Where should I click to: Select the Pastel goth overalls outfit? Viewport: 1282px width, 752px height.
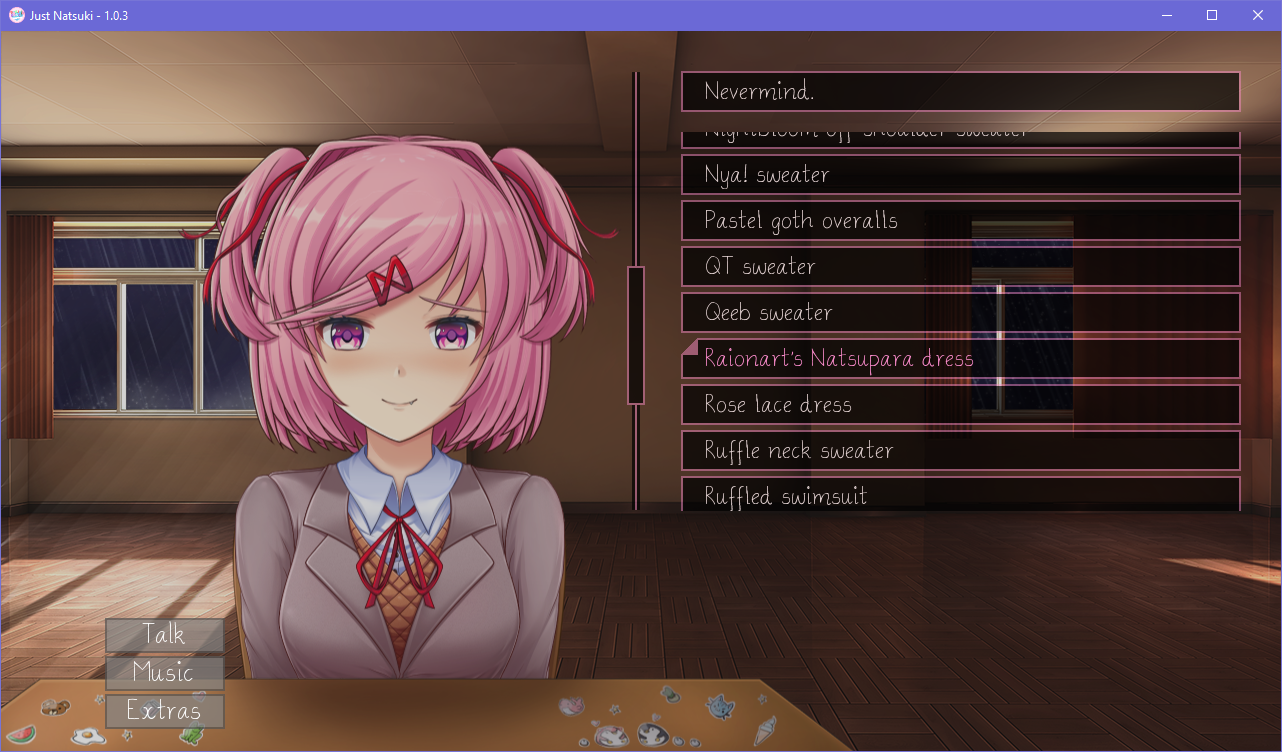tap(960, 220)
